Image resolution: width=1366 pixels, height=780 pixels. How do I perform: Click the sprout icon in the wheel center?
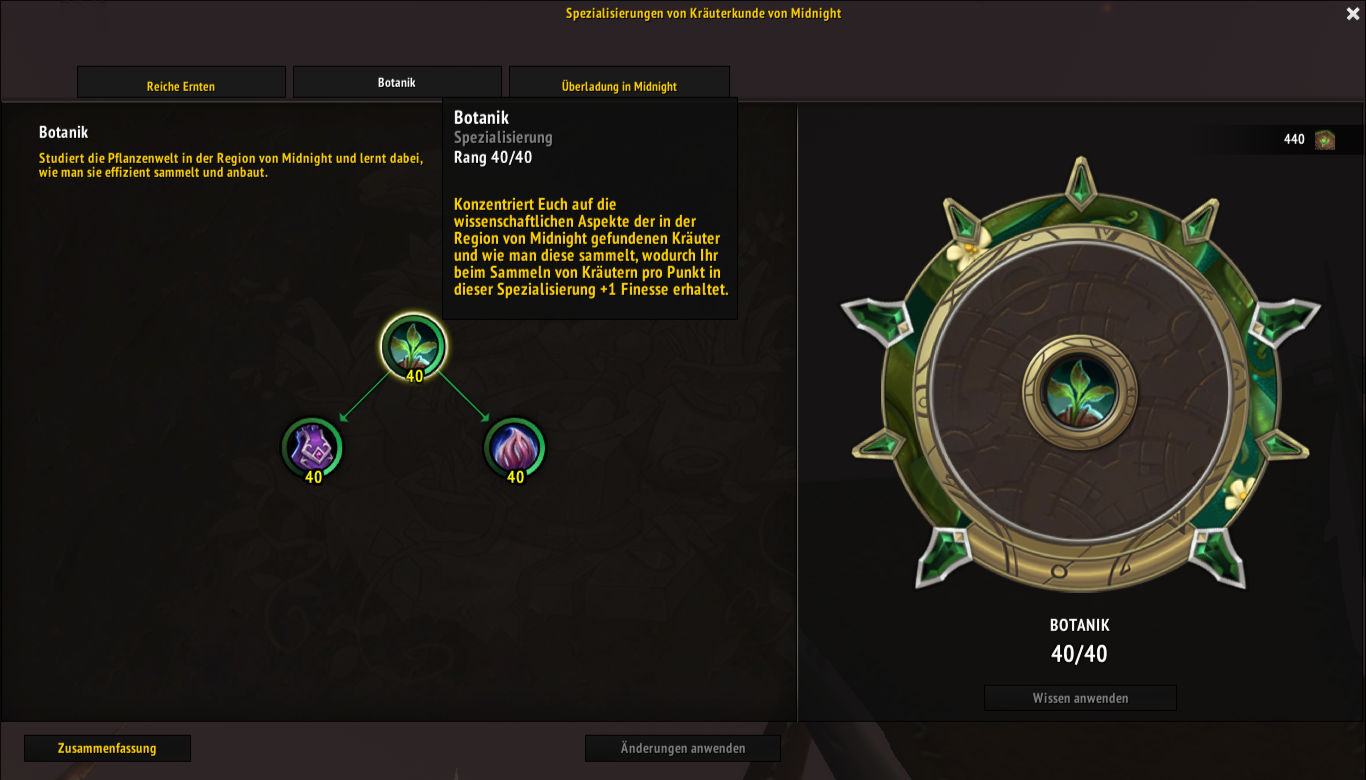tap(1079, 390)
